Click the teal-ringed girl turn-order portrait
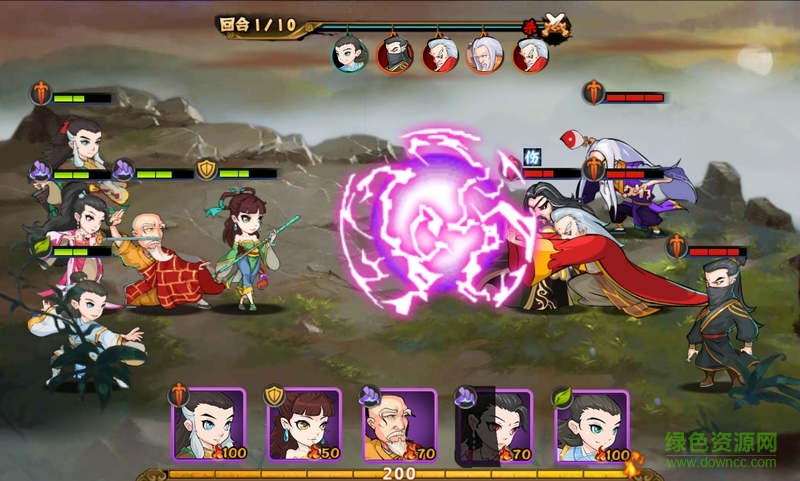Screen dimensions: 800x481 [349, 55]
